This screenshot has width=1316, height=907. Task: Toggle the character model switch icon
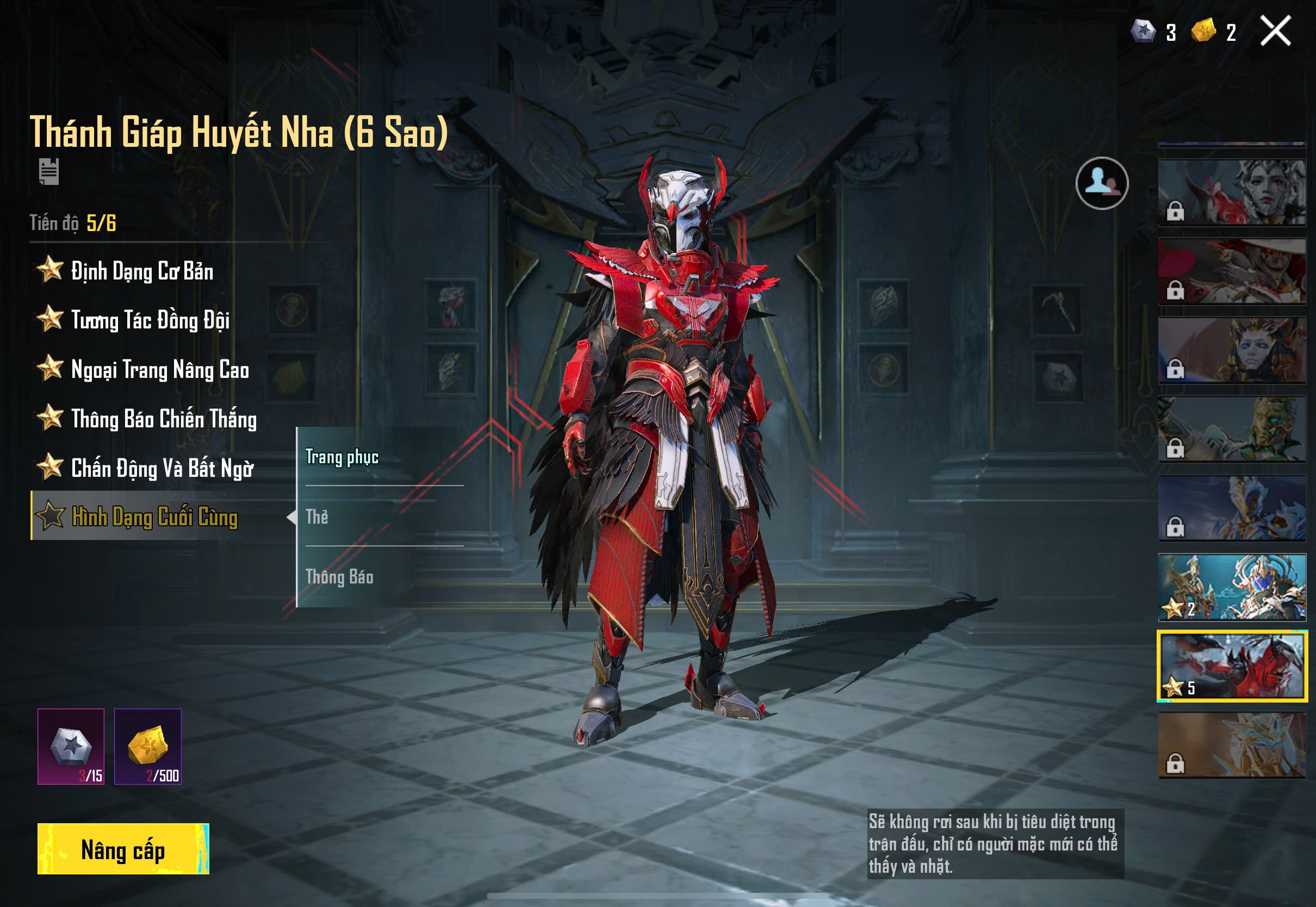click(1102, 183)
